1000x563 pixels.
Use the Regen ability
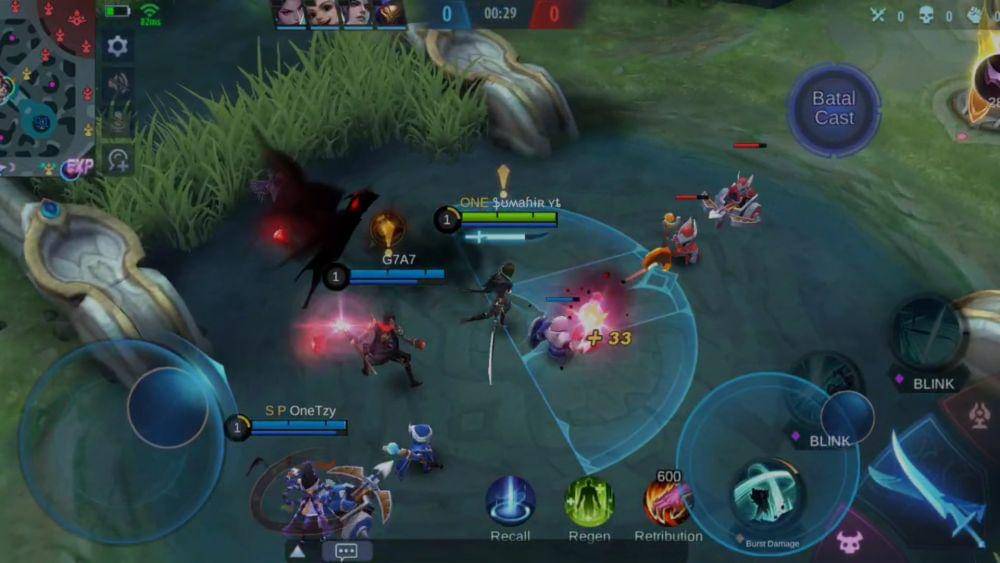(589, 502)
